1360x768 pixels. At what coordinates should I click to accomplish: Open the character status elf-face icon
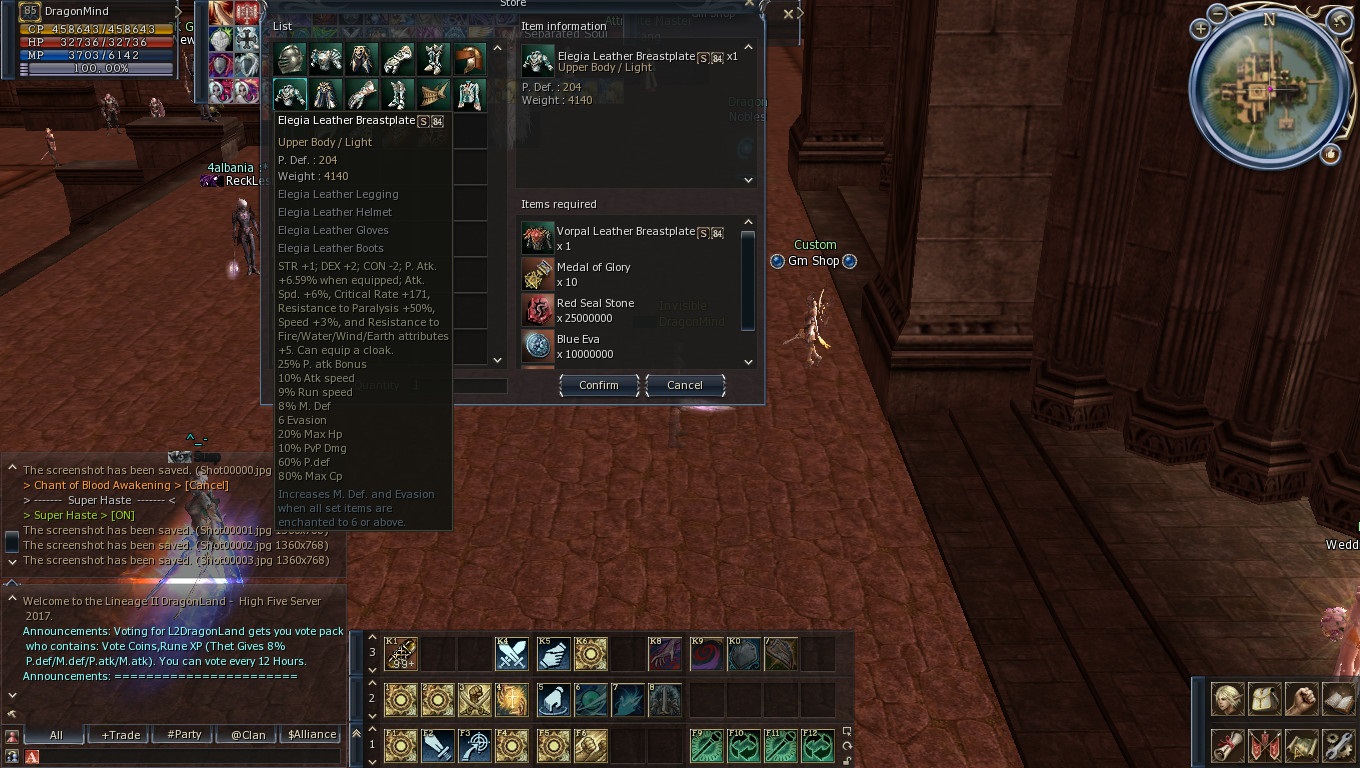(x=1228, y=698)
